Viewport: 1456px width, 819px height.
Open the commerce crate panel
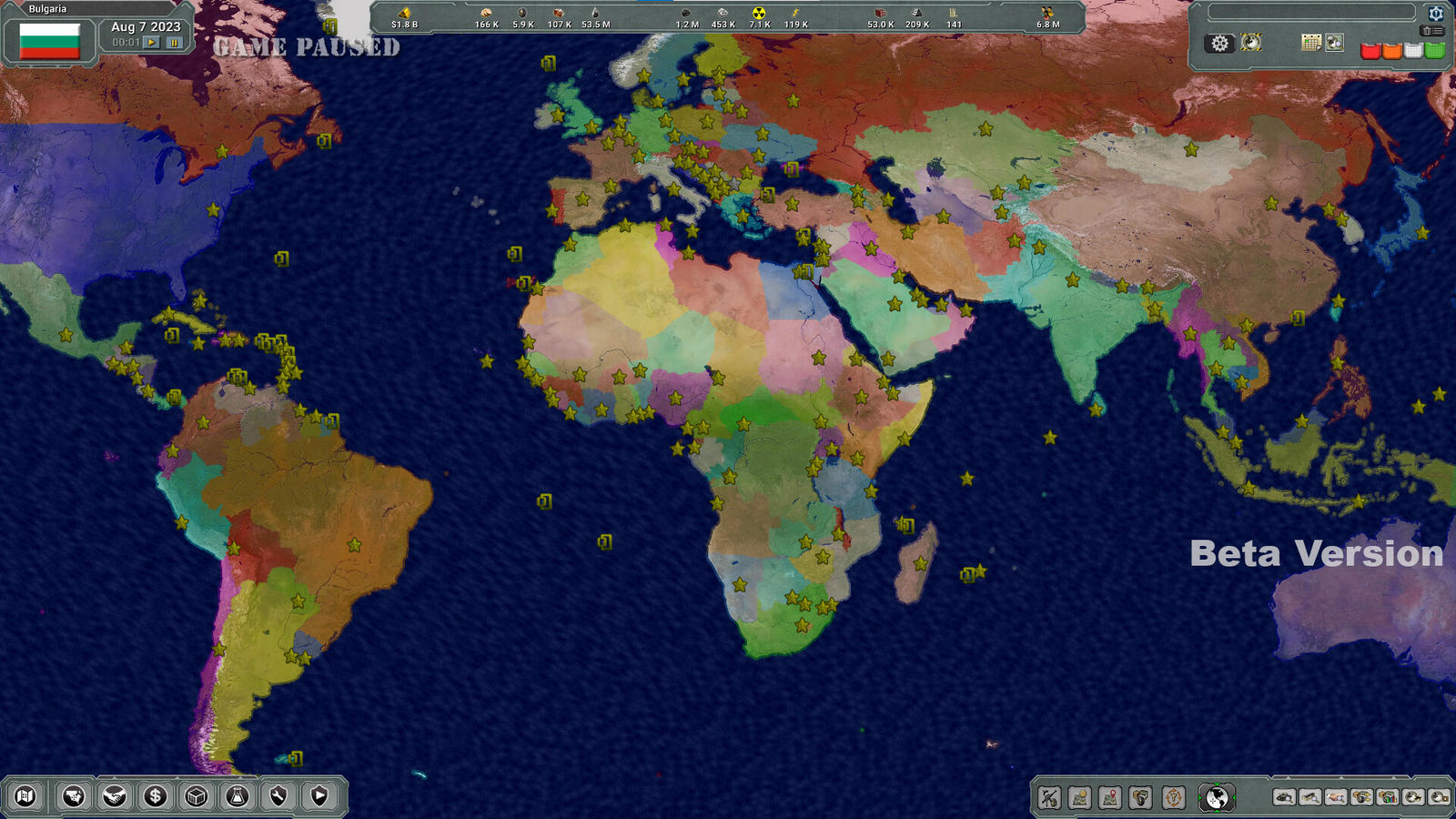pyautogui.click(x=197, y=795)
